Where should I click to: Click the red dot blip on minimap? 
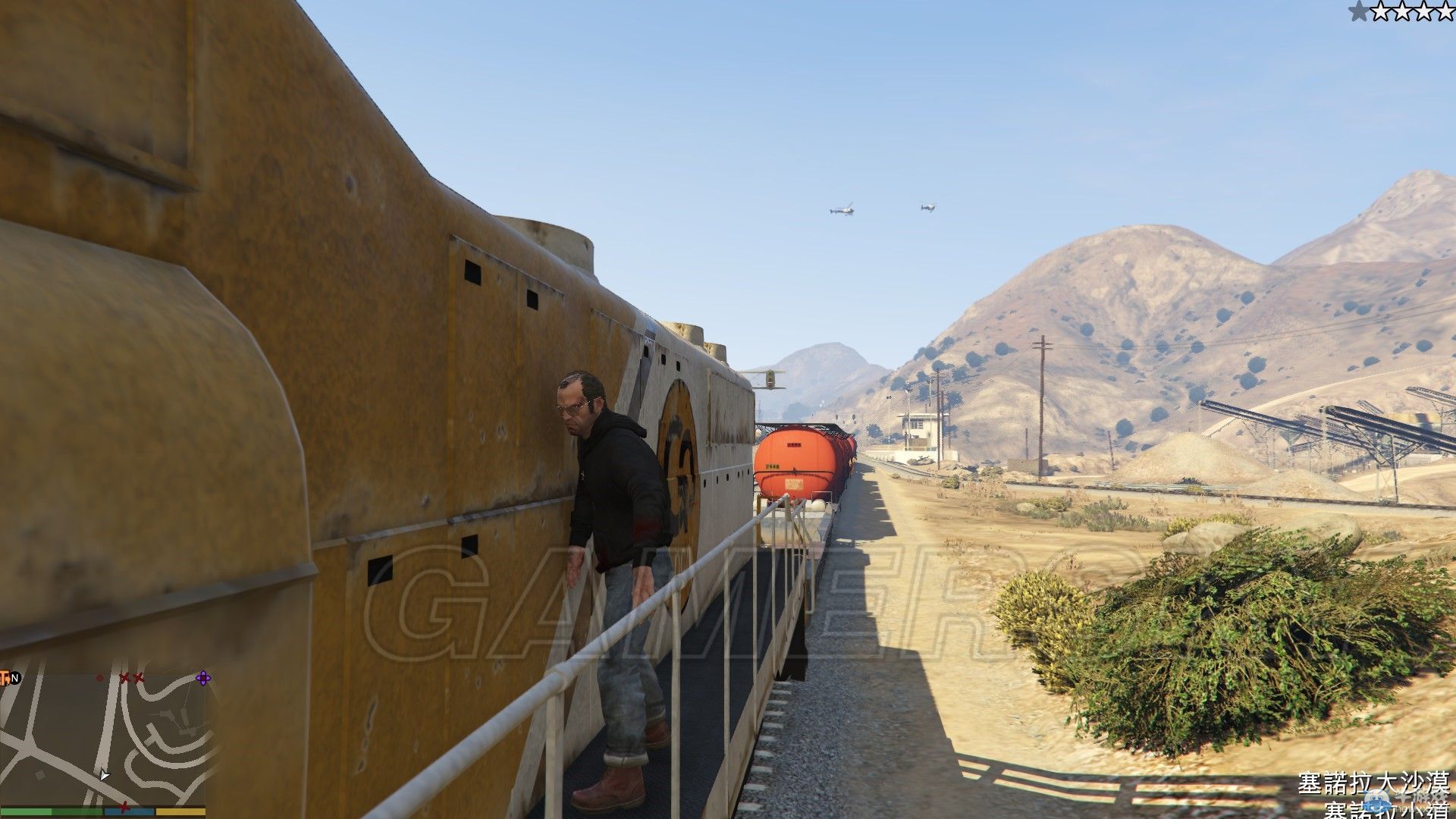coord(99,678)
